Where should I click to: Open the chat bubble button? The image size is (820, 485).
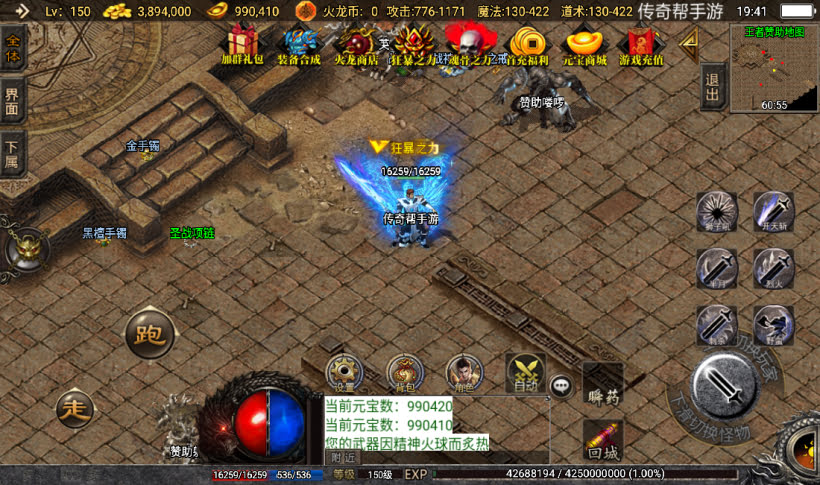coord(562,384)
